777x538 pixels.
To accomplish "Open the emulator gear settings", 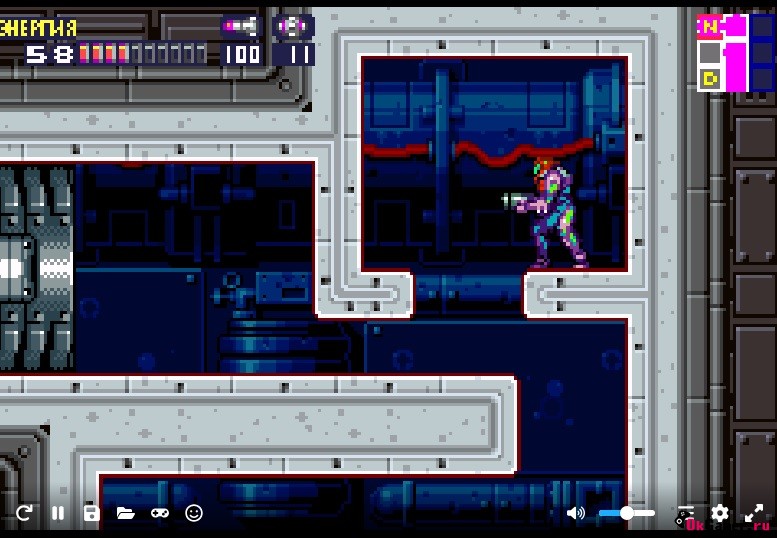I will pos(720,513).
